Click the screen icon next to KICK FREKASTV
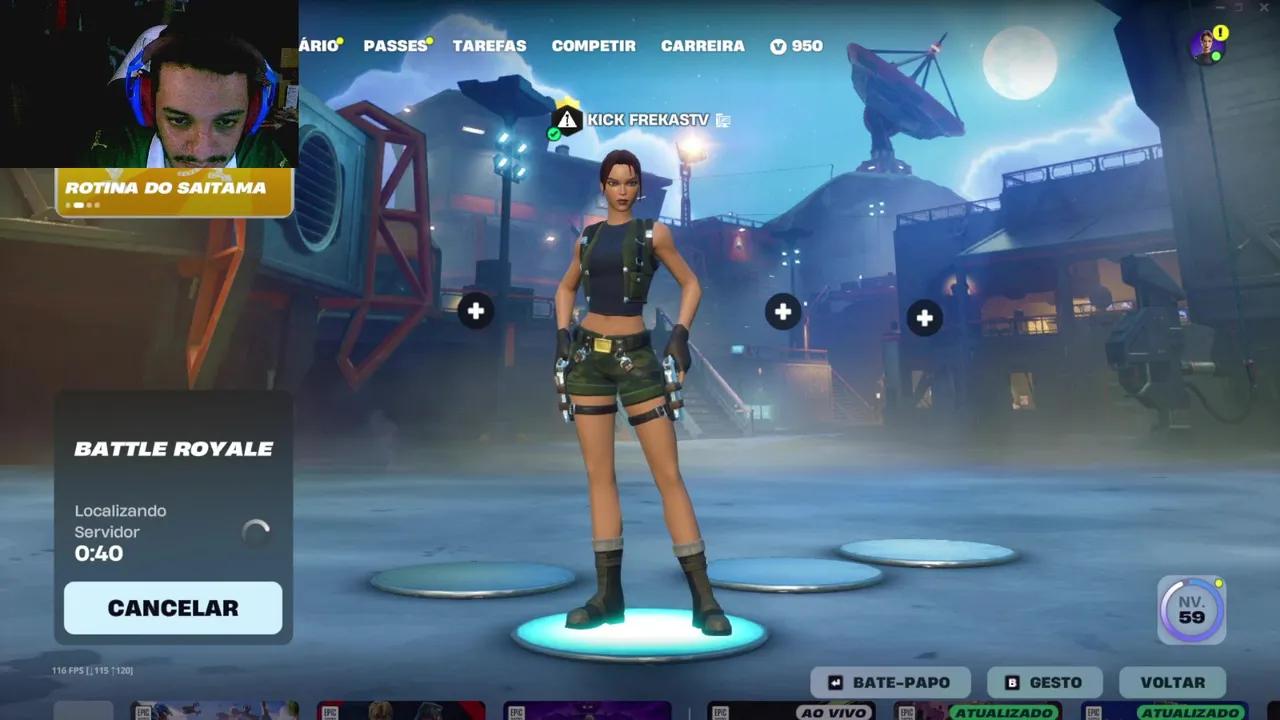Image resolution: width=1280 pixels, height=720 pixels. [724, 118]
